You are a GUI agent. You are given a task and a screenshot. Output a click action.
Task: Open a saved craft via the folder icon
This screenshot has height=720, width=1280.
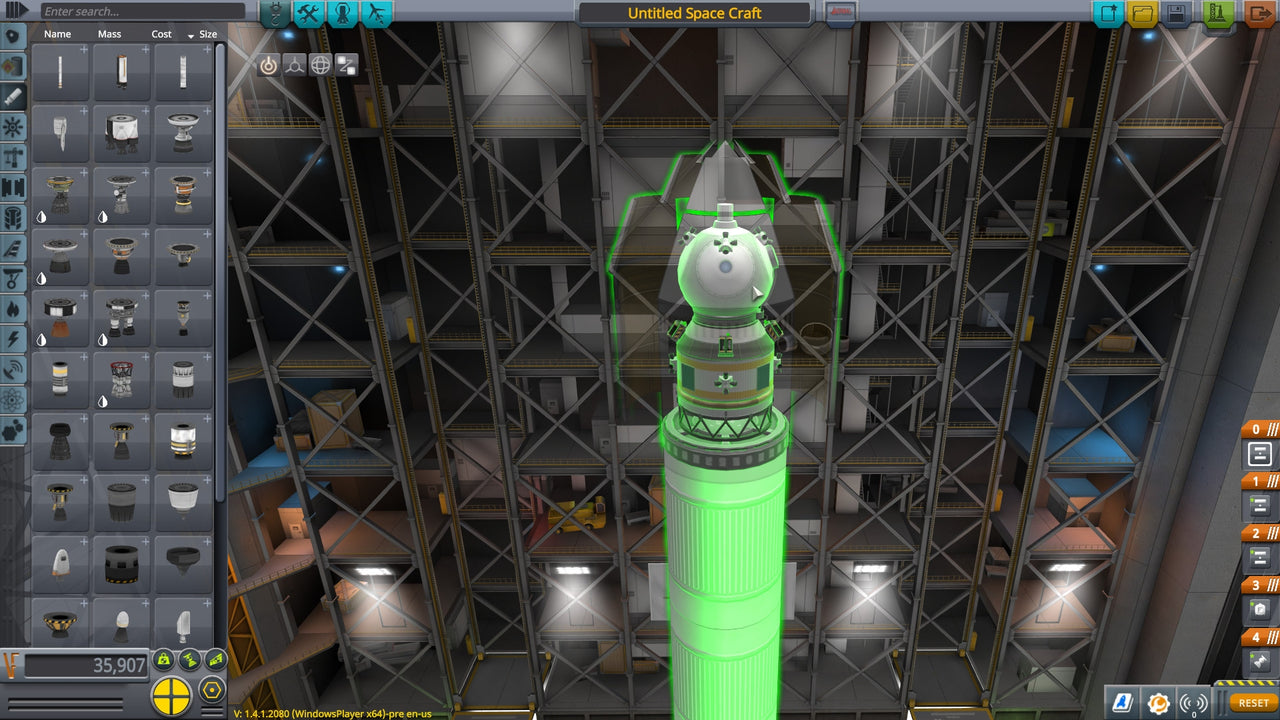1142,14
